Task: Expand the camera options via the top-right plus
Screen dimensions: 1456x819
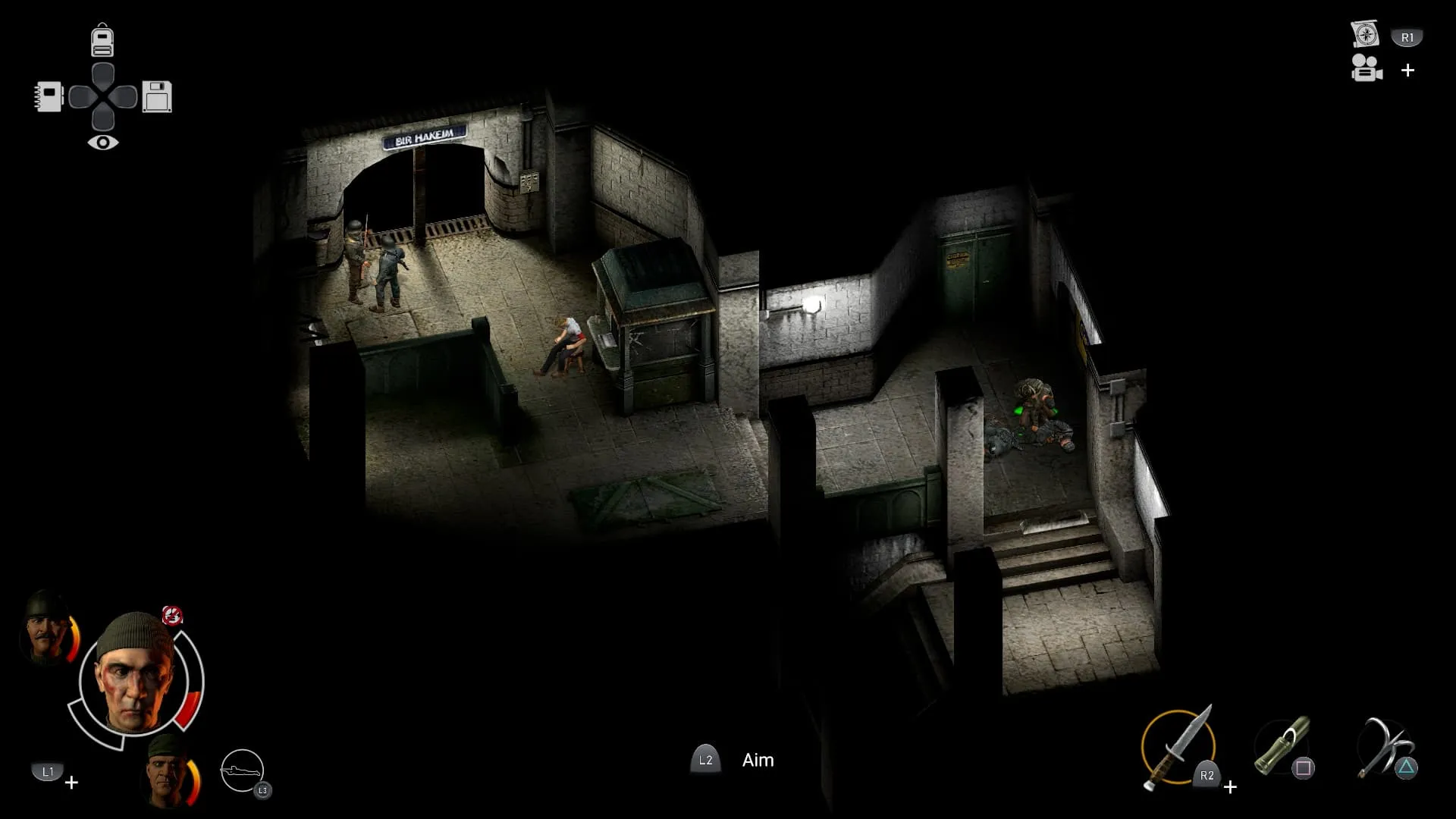Action: 1408,71
